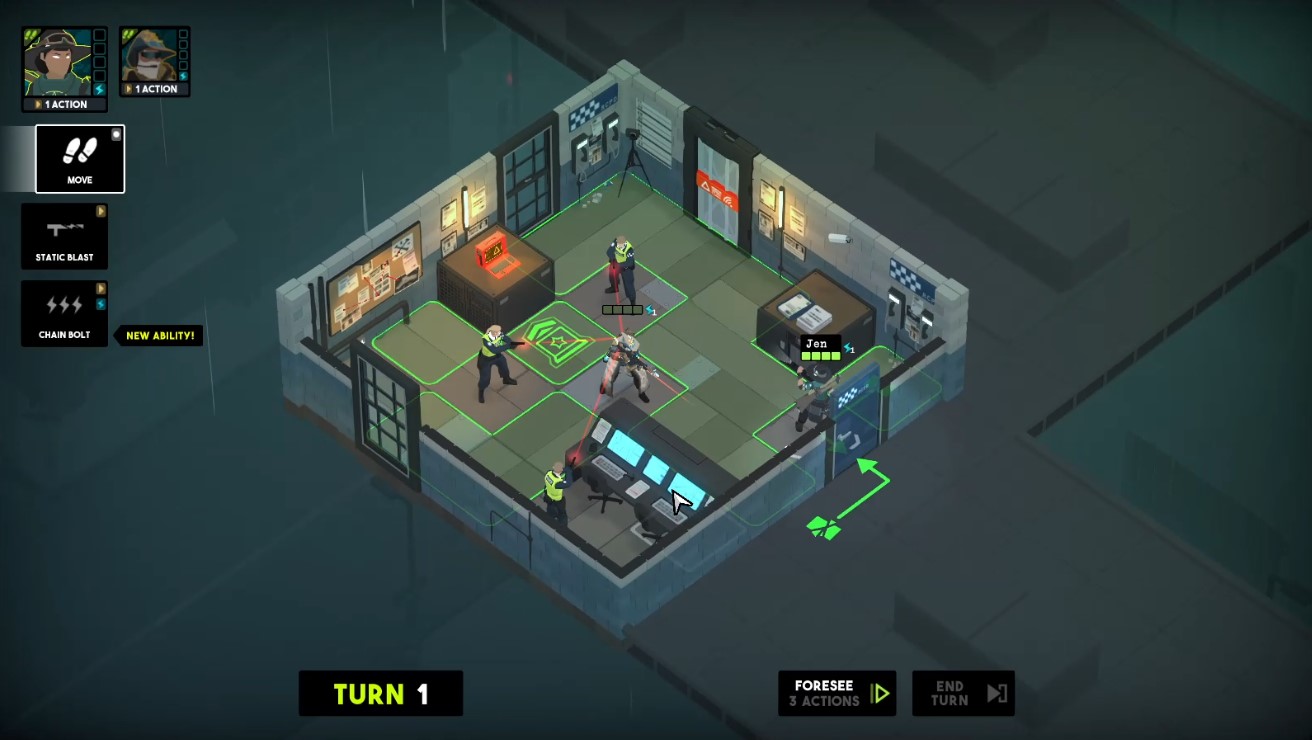The width and height of the screenshot is (1312, 740).
Task: Click Jen's green health bar segments
Action: pos(821,356)
